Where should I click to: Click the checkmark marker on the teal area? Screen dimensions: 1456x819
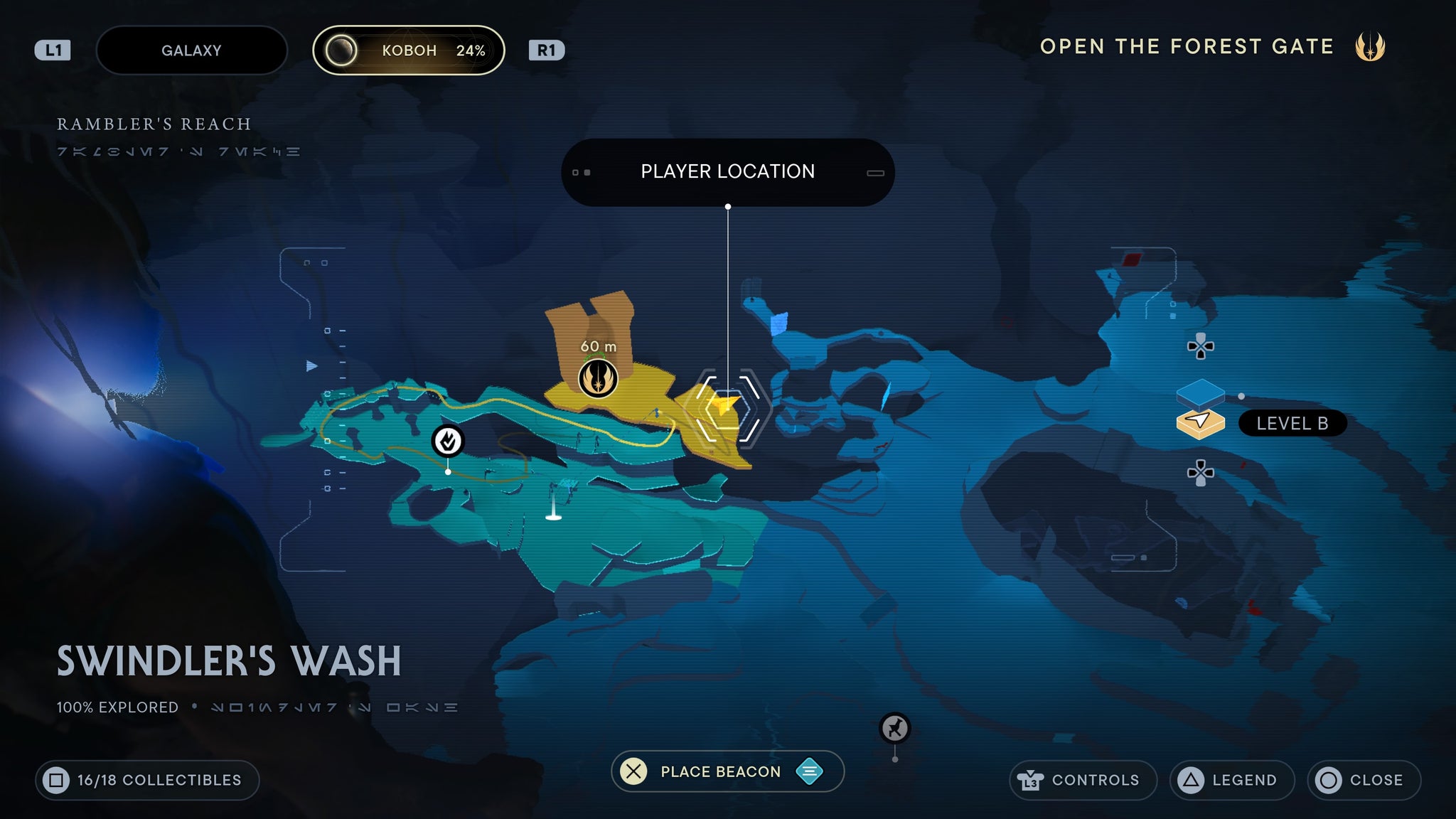(x=448, y=441)
